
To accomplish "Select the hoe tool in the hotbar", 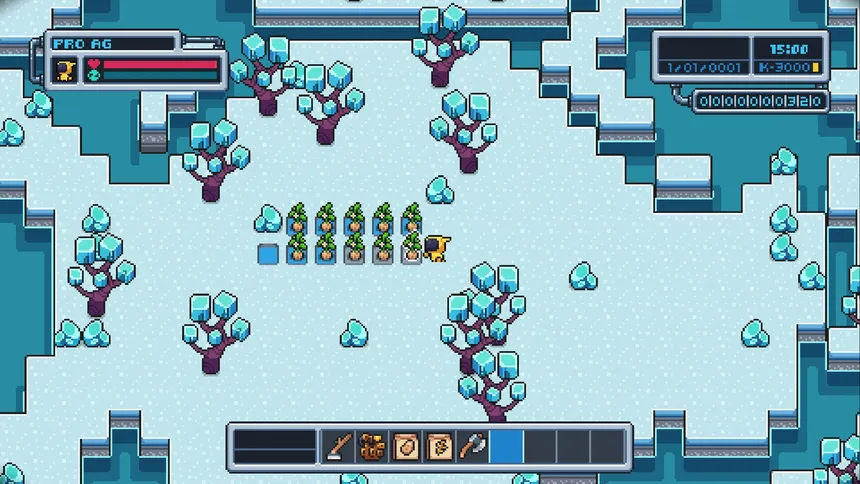I will 338,445.
